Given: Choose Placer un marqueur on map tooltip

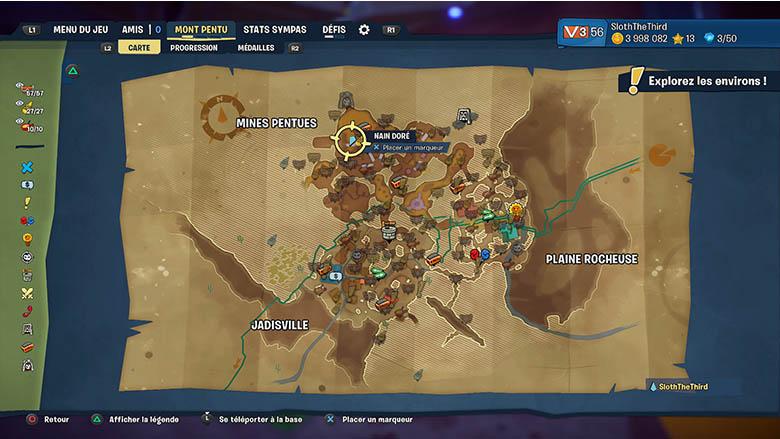Looking at the screenshot, I should [x=412, y=148].
